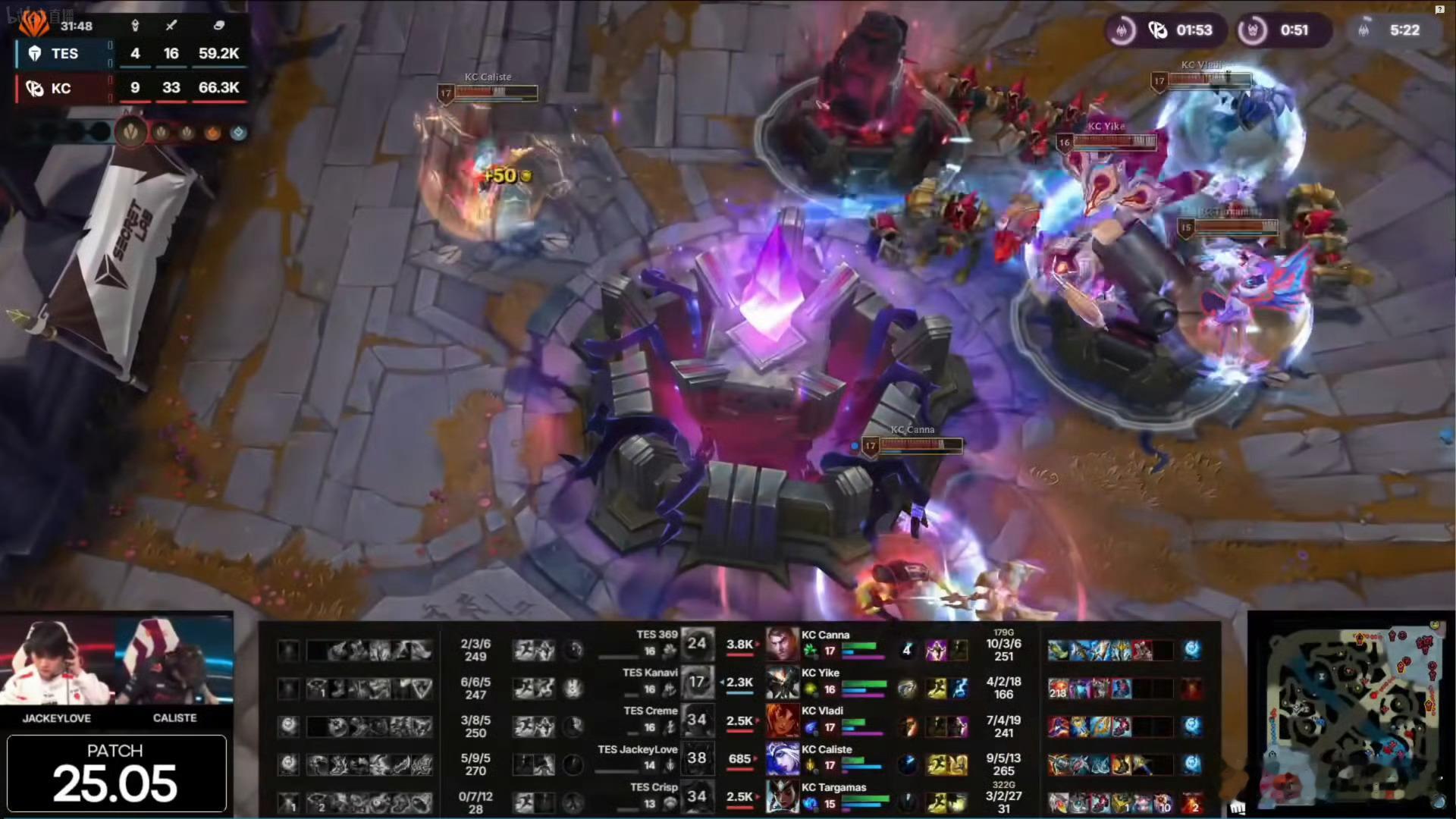Select KC Yike's champion portrait

pos(782,682)
